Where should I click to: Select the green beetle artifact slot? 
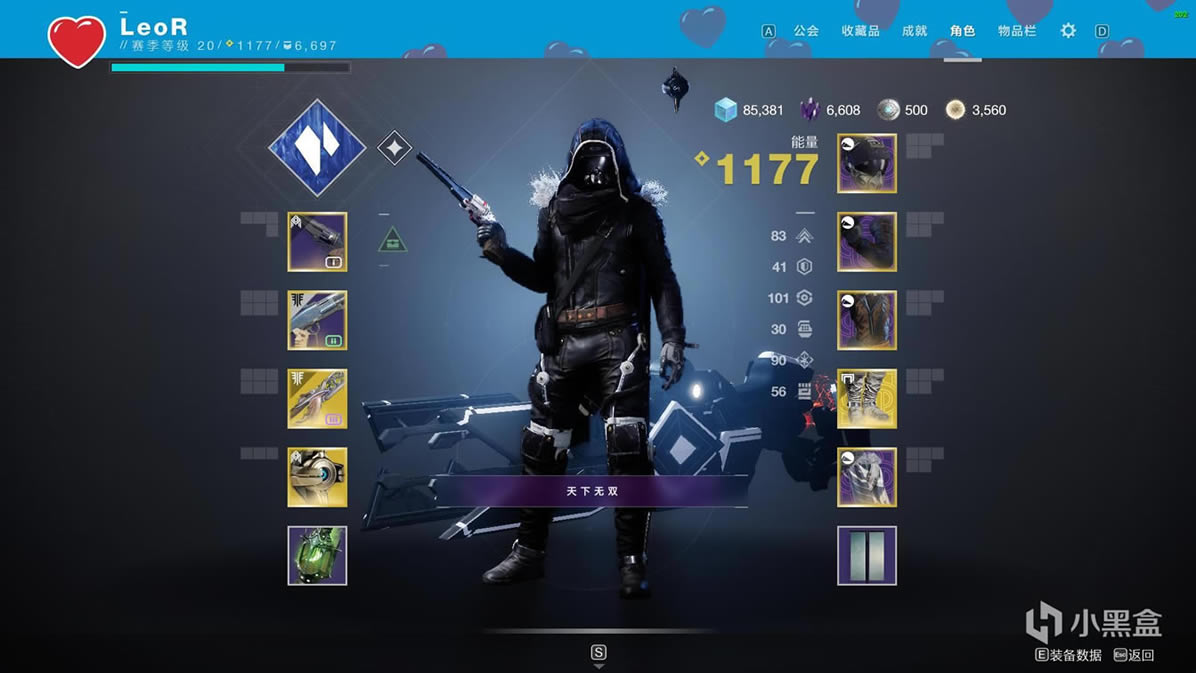point(317,555)
